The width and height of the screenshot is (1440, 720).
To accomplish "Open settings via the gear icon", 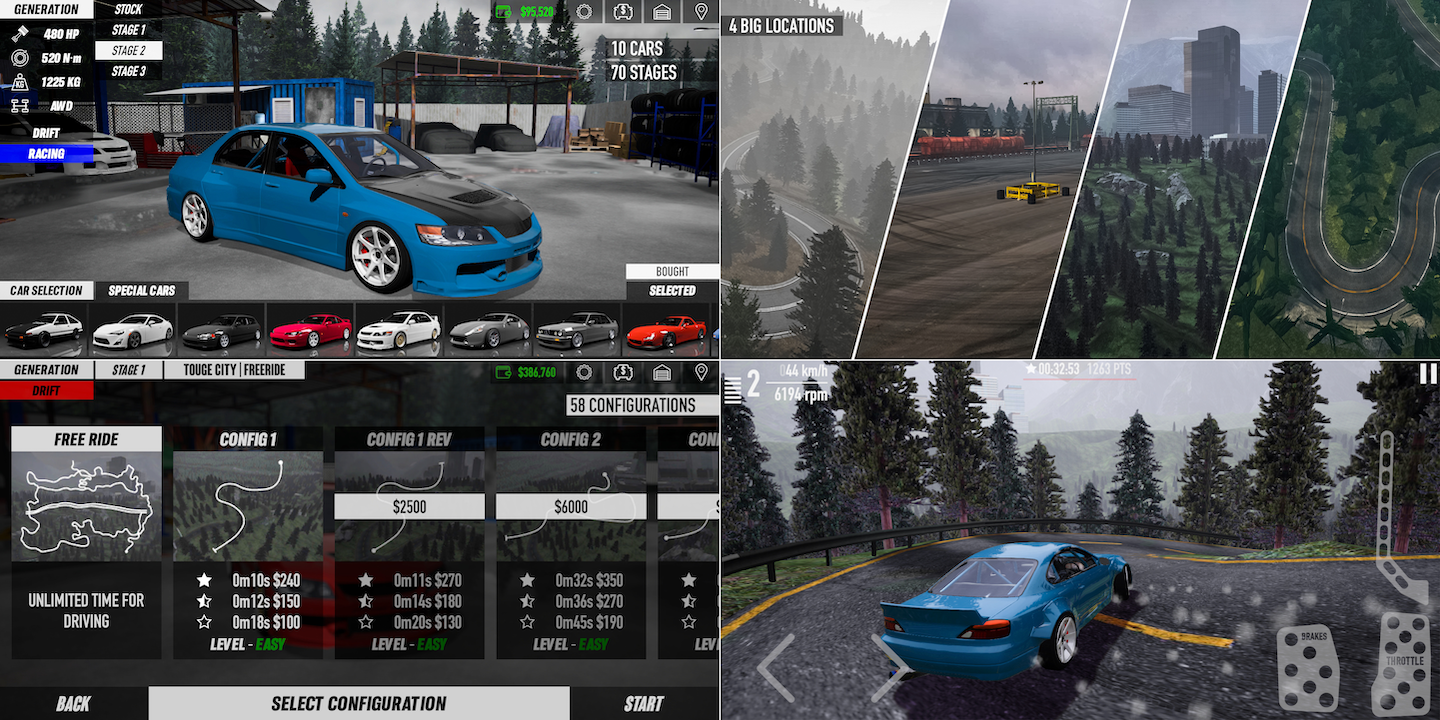I will (x=584, y=12).
